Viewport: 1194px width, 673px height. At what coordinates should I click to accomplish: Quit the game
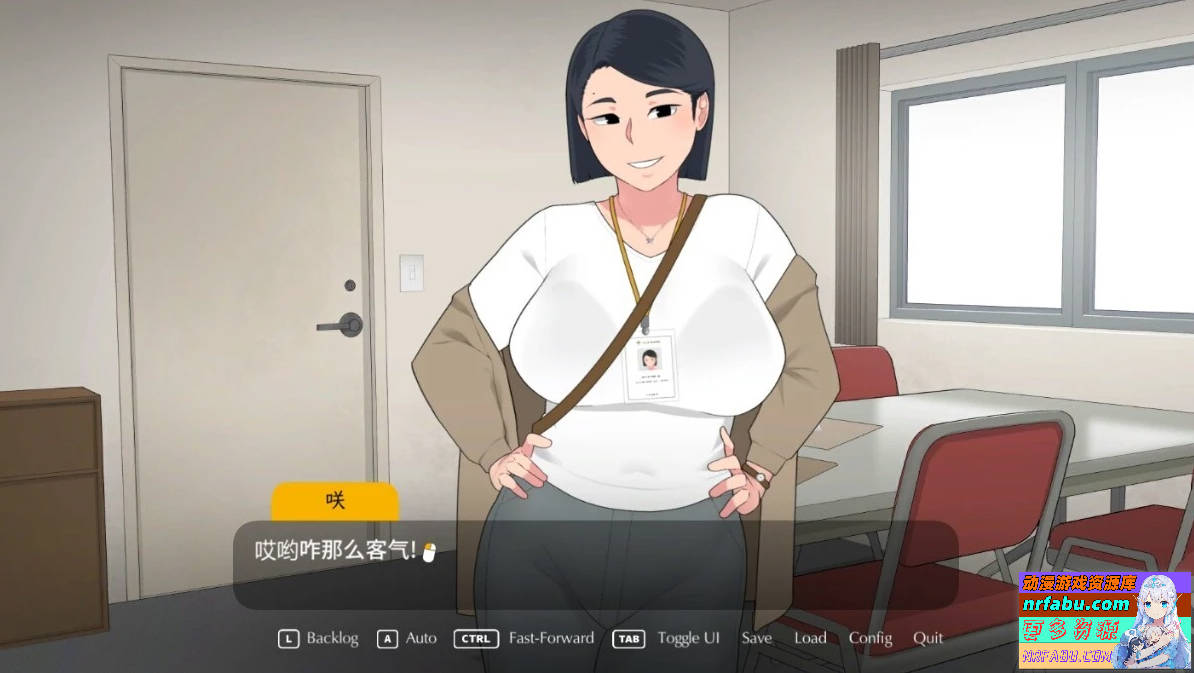[928, 638]
